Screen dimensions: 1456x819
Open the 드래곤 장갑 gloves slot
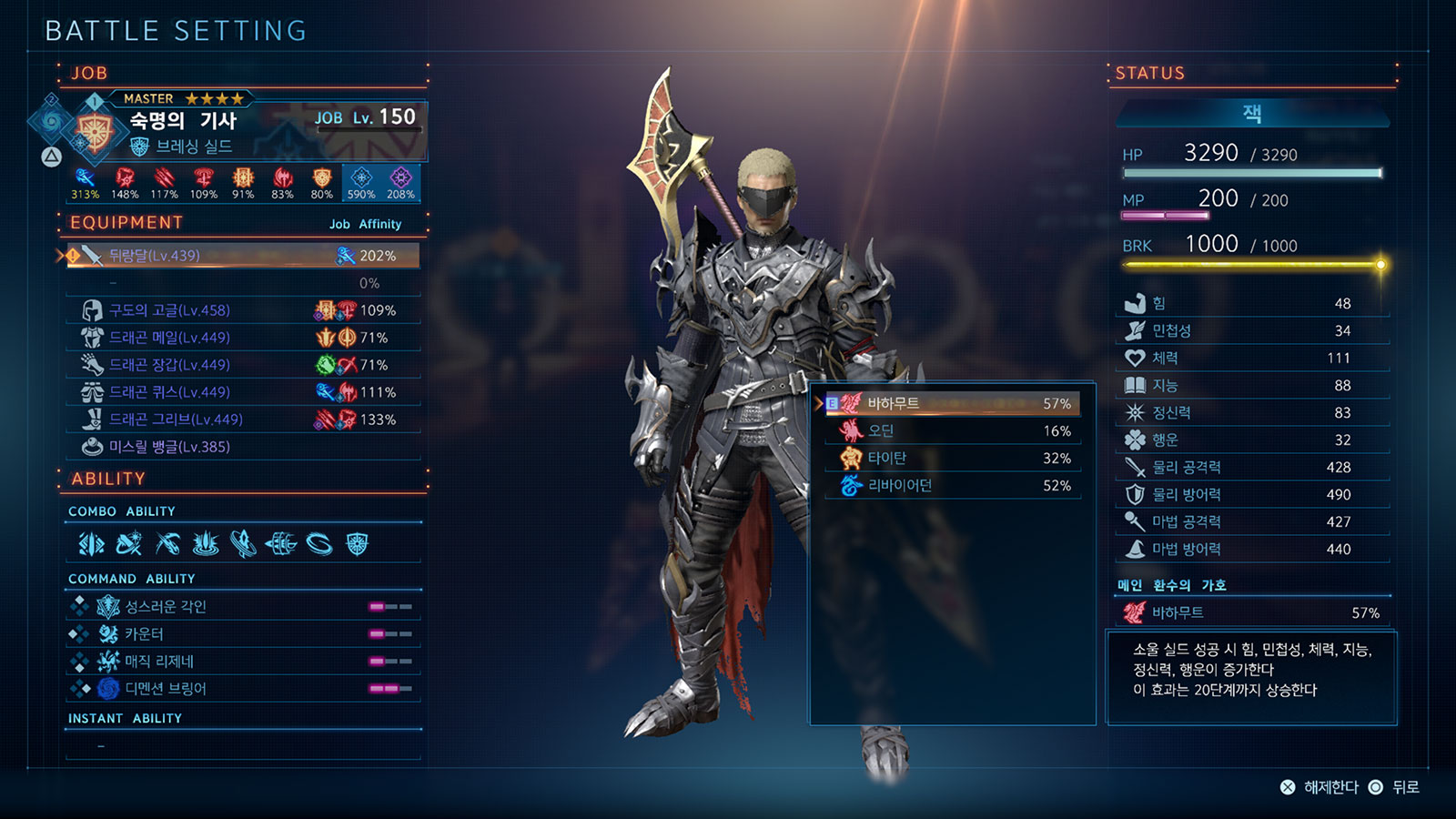pyautogui.click(x=243, y=365)
